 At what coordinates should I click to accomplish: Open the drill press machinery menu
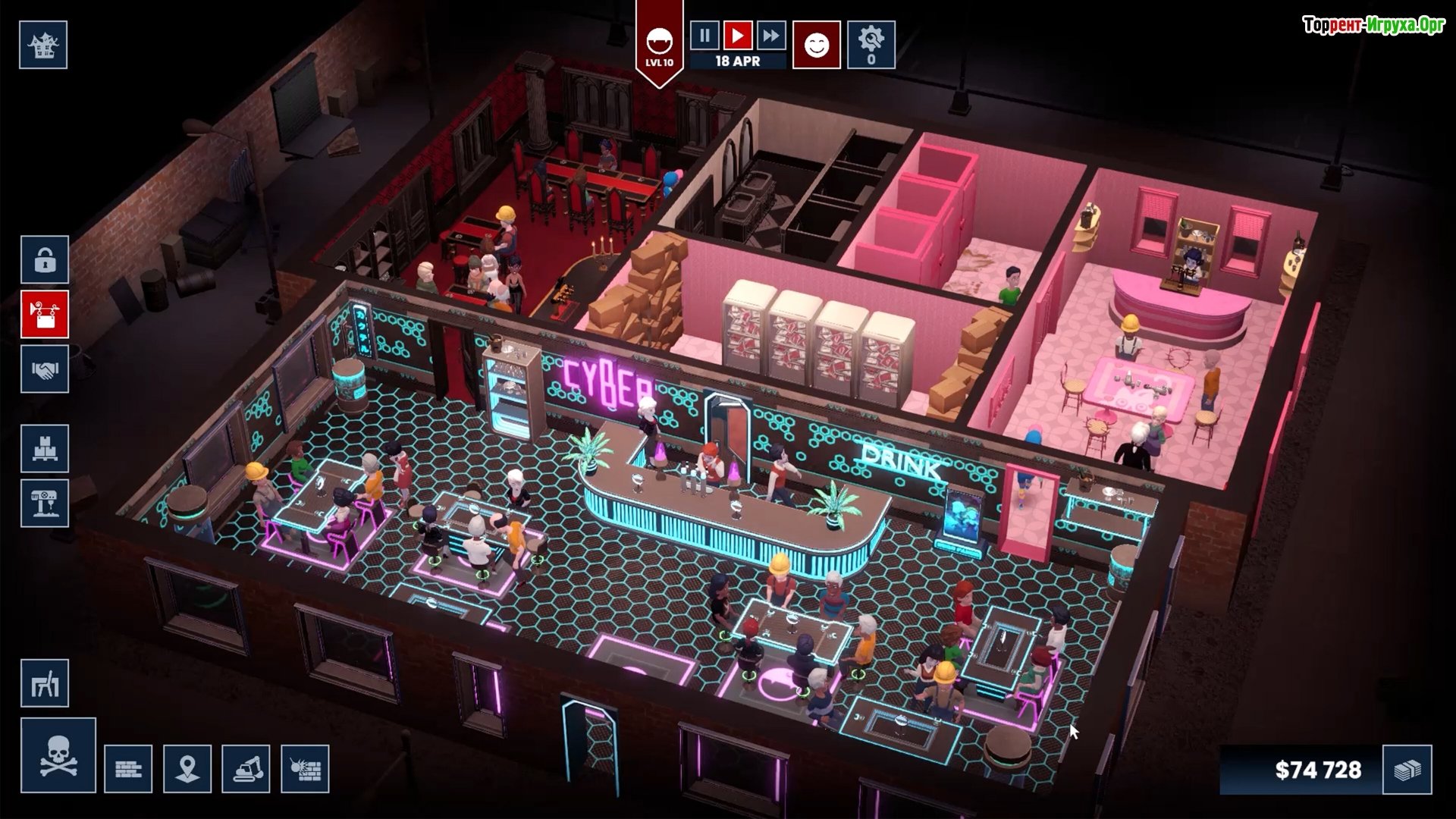pos(45,503)
